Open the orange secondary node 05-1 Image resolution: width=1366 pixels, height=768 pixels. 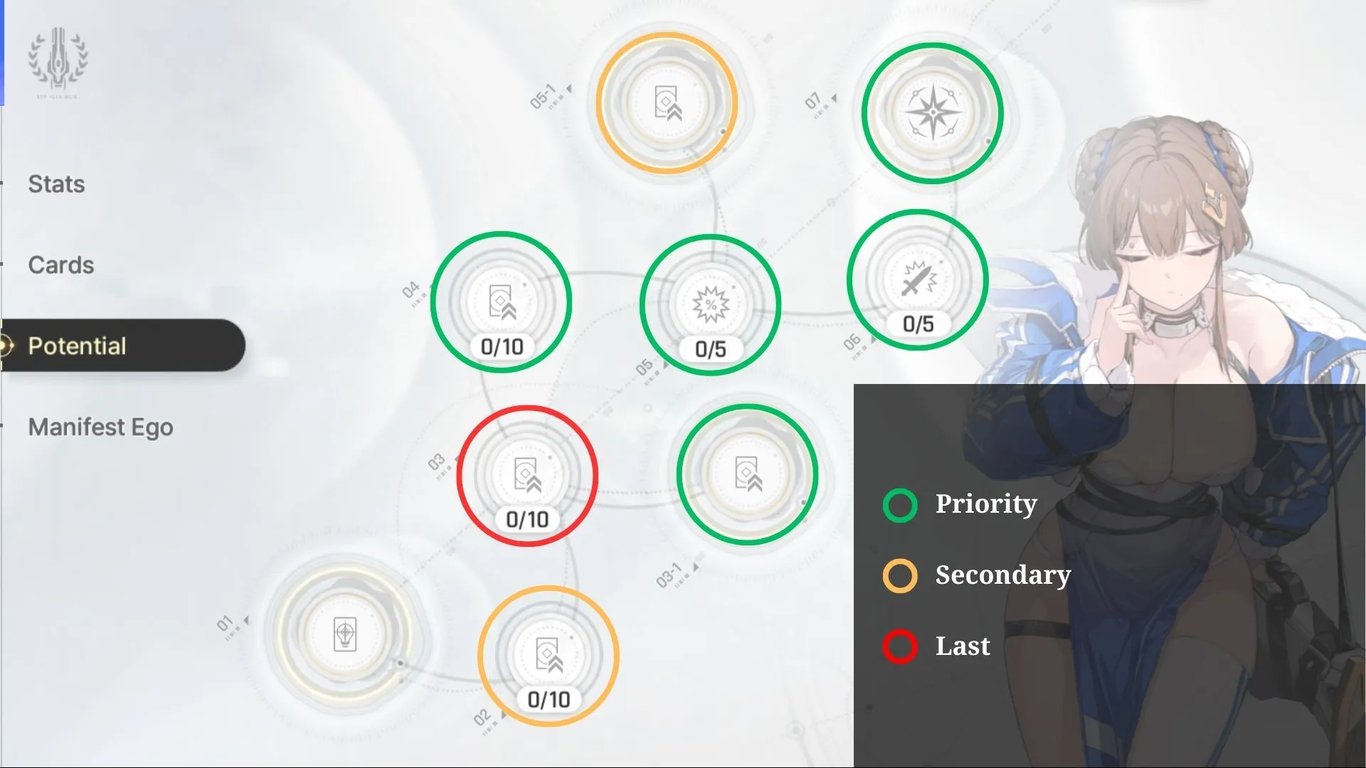[666, 103]
